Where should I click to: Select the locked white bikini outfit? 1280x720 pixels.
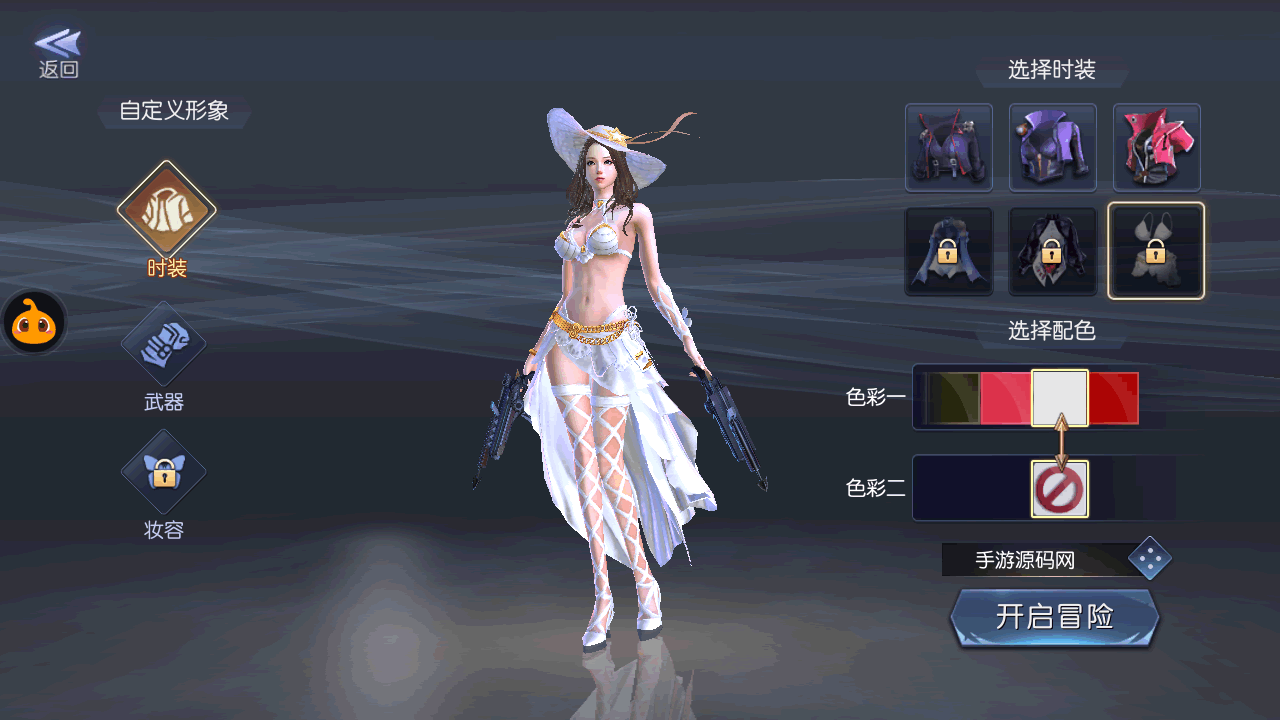[1156, 251]
